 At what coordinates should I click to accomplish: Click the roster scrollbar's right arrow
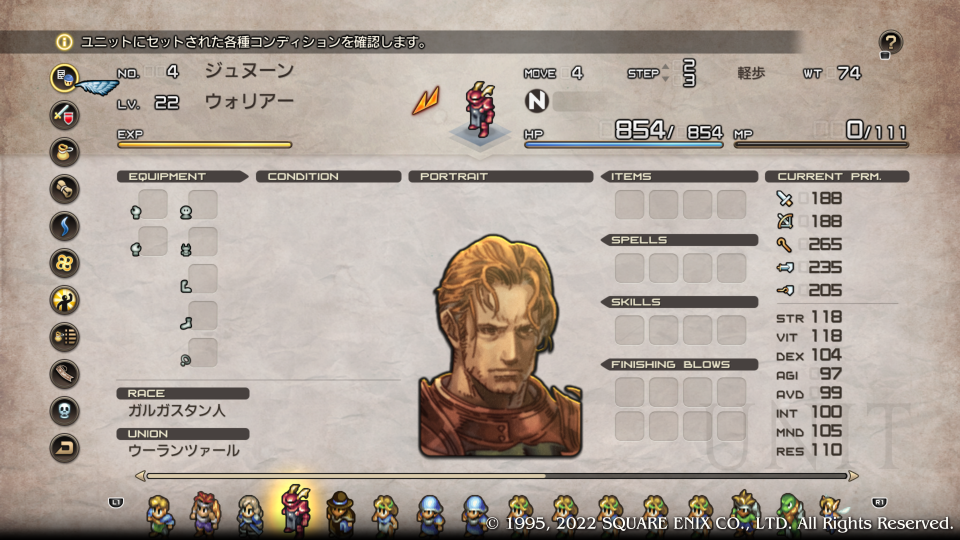tap(853, 476)
